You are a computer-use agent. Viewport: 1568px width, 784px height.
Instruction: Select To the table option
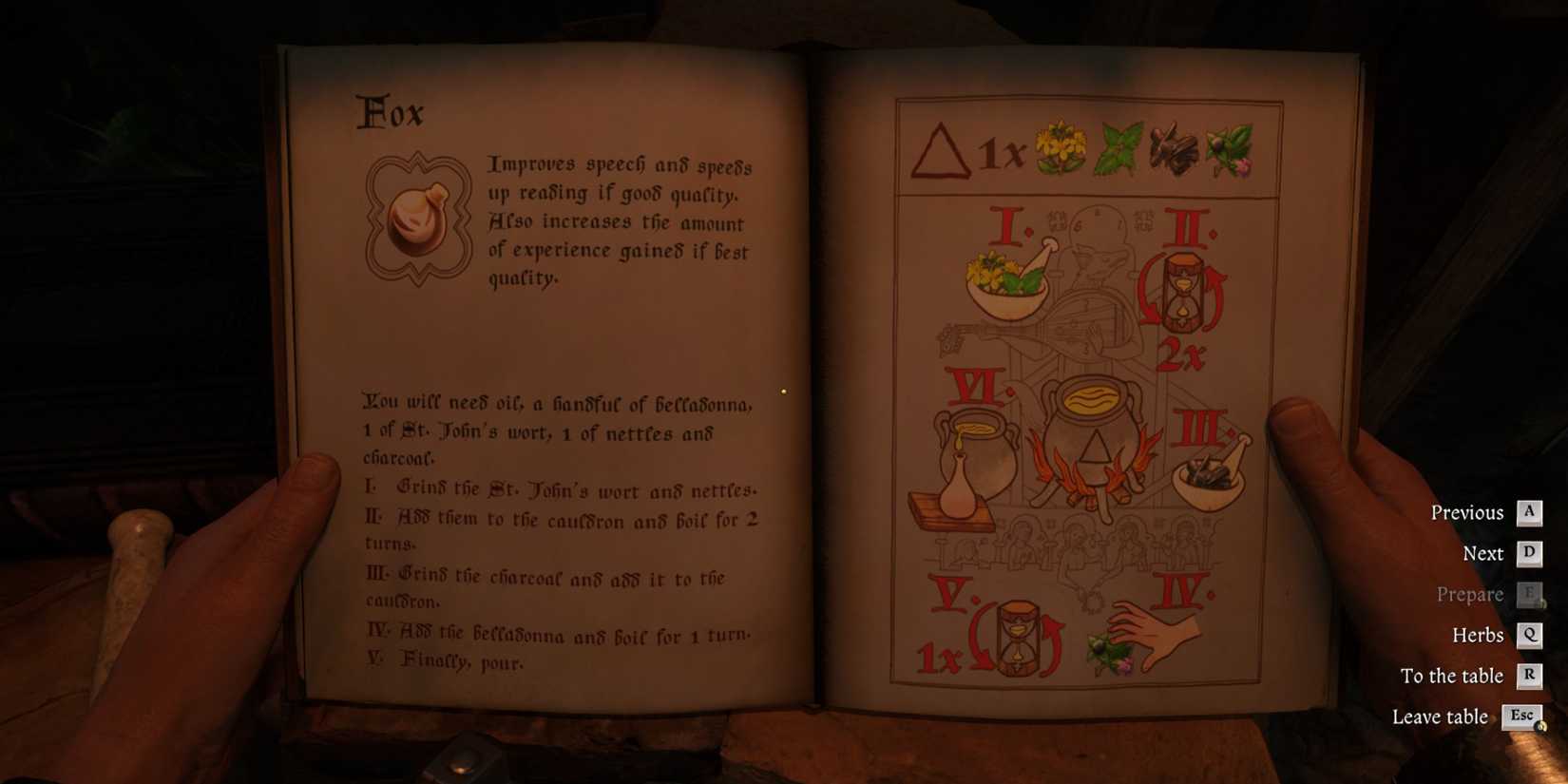[x=1452, y=676]
